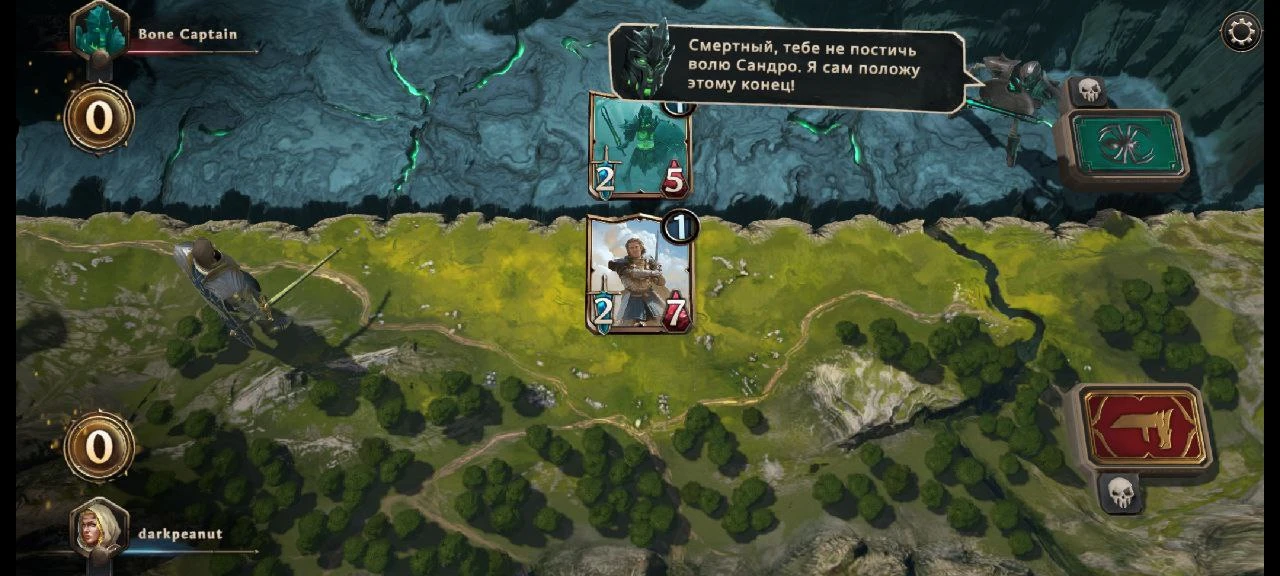
Task: View the darkpeanut player portrait
Action: pyautogui.click(x=100, y=530)
